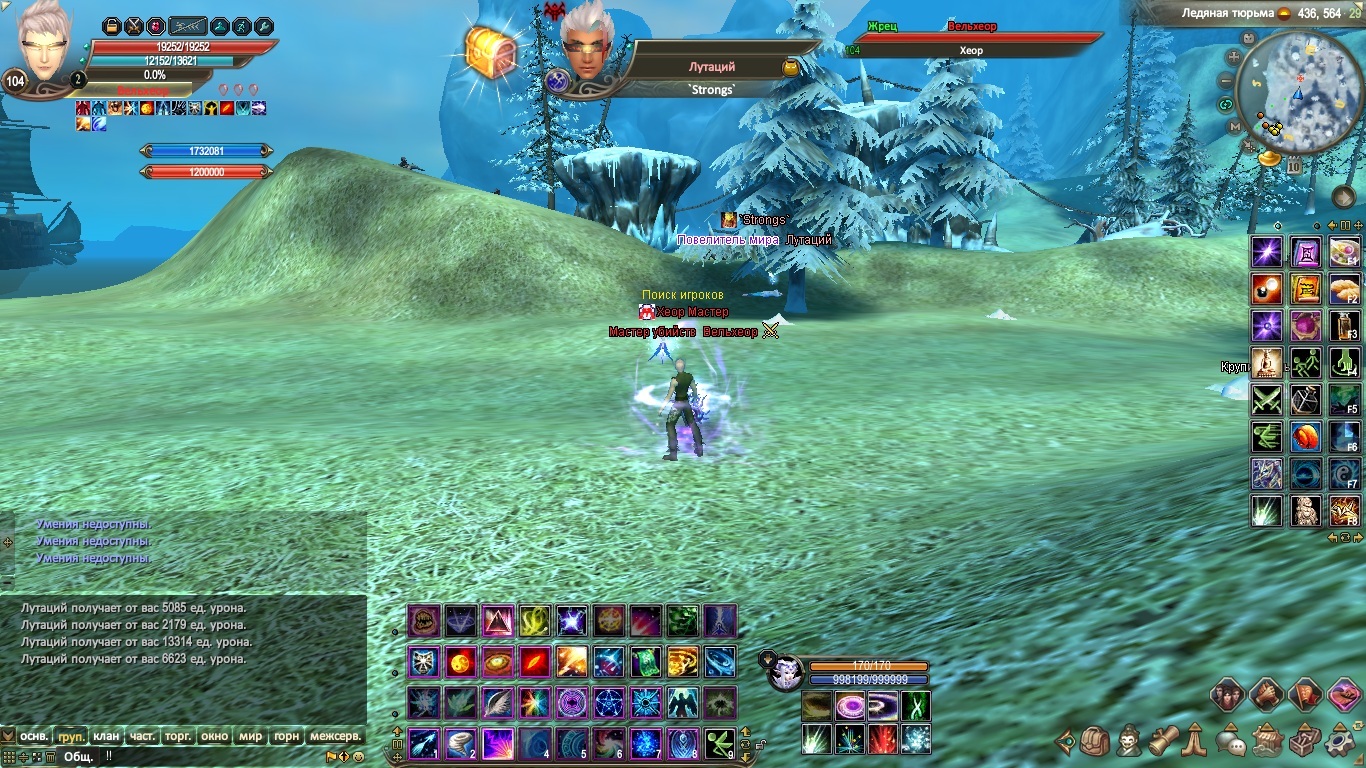Viewport: 1366px width, 768px height.
Task: Open the backpack inventory
Action: [1096, 742]
